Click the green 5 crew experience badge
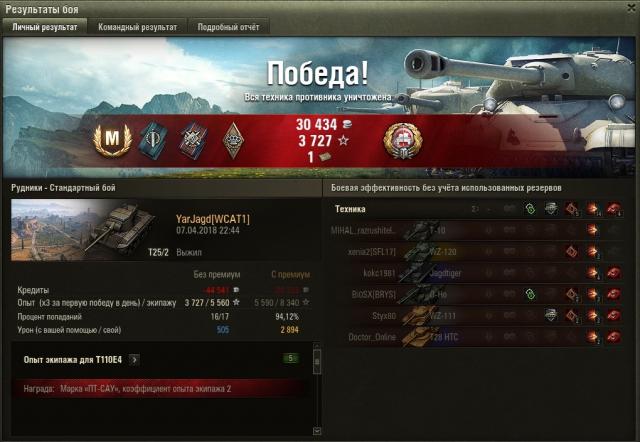The width and height of the screenshot is (640, 442). click(x=291, y=358)
